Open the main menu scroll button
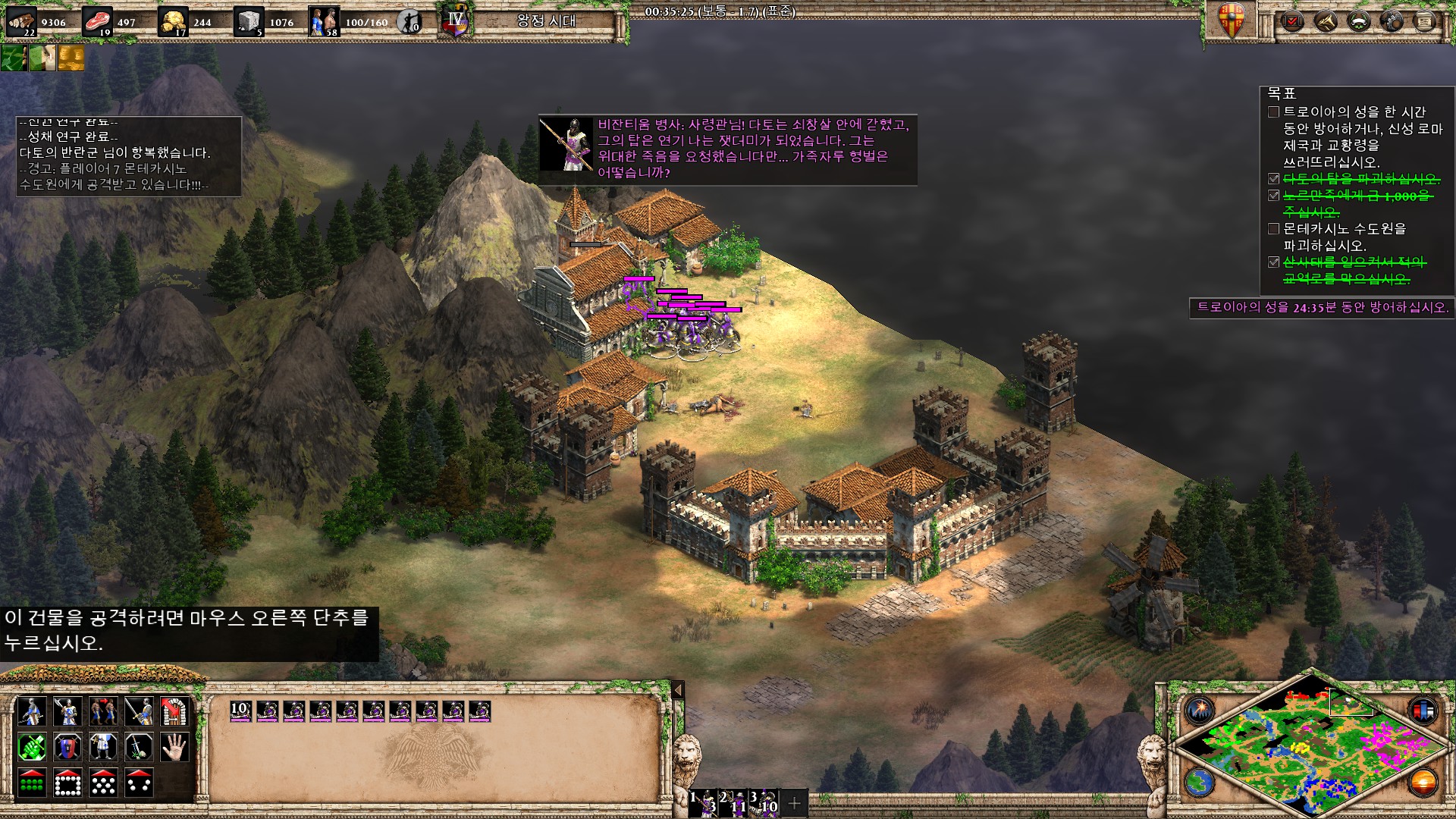 pyautogui.click(x=1425, y=21)
